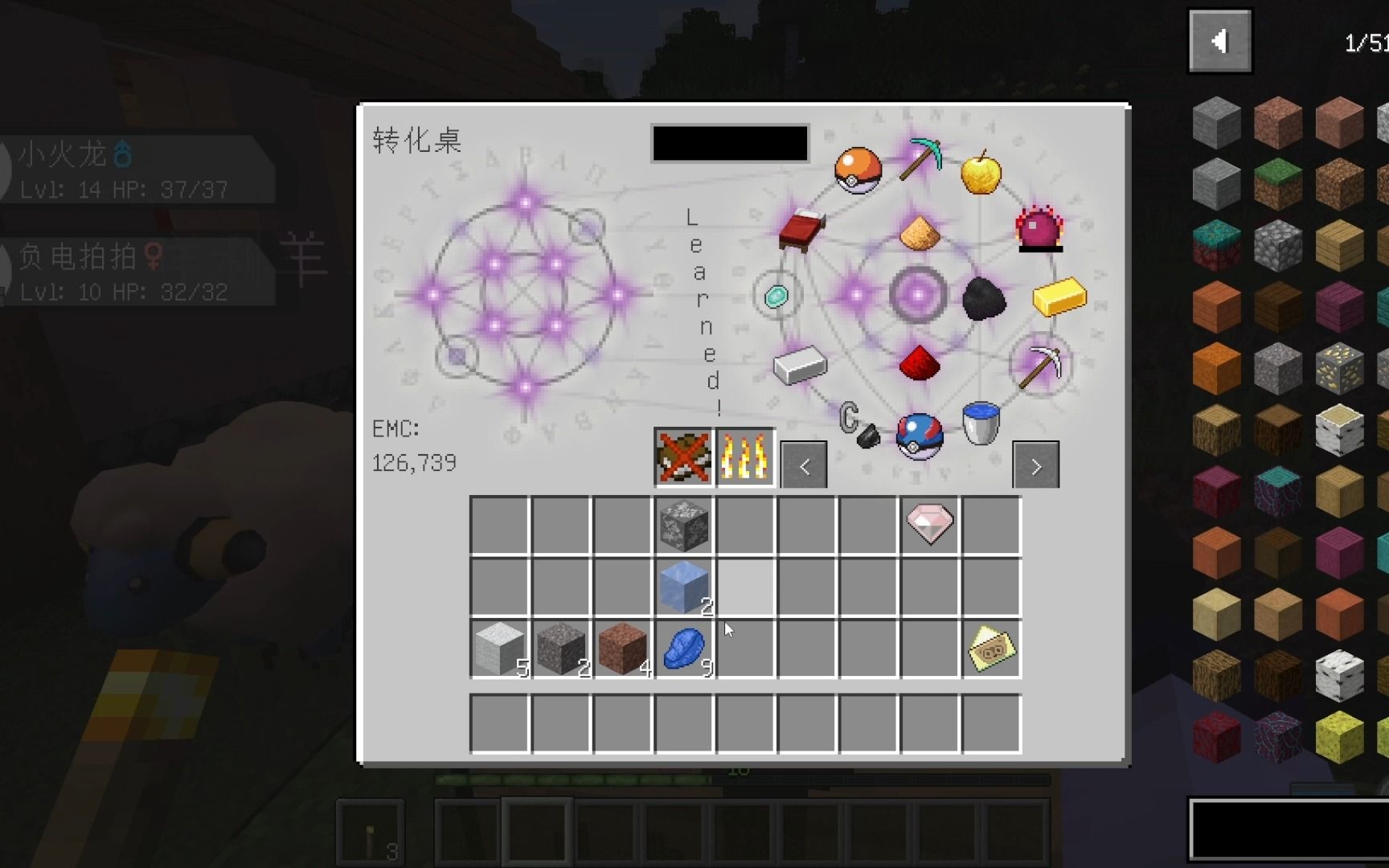Select the gold ingot in the circle
This screenshot has width=1389, height=868.
coord(1059,297)
